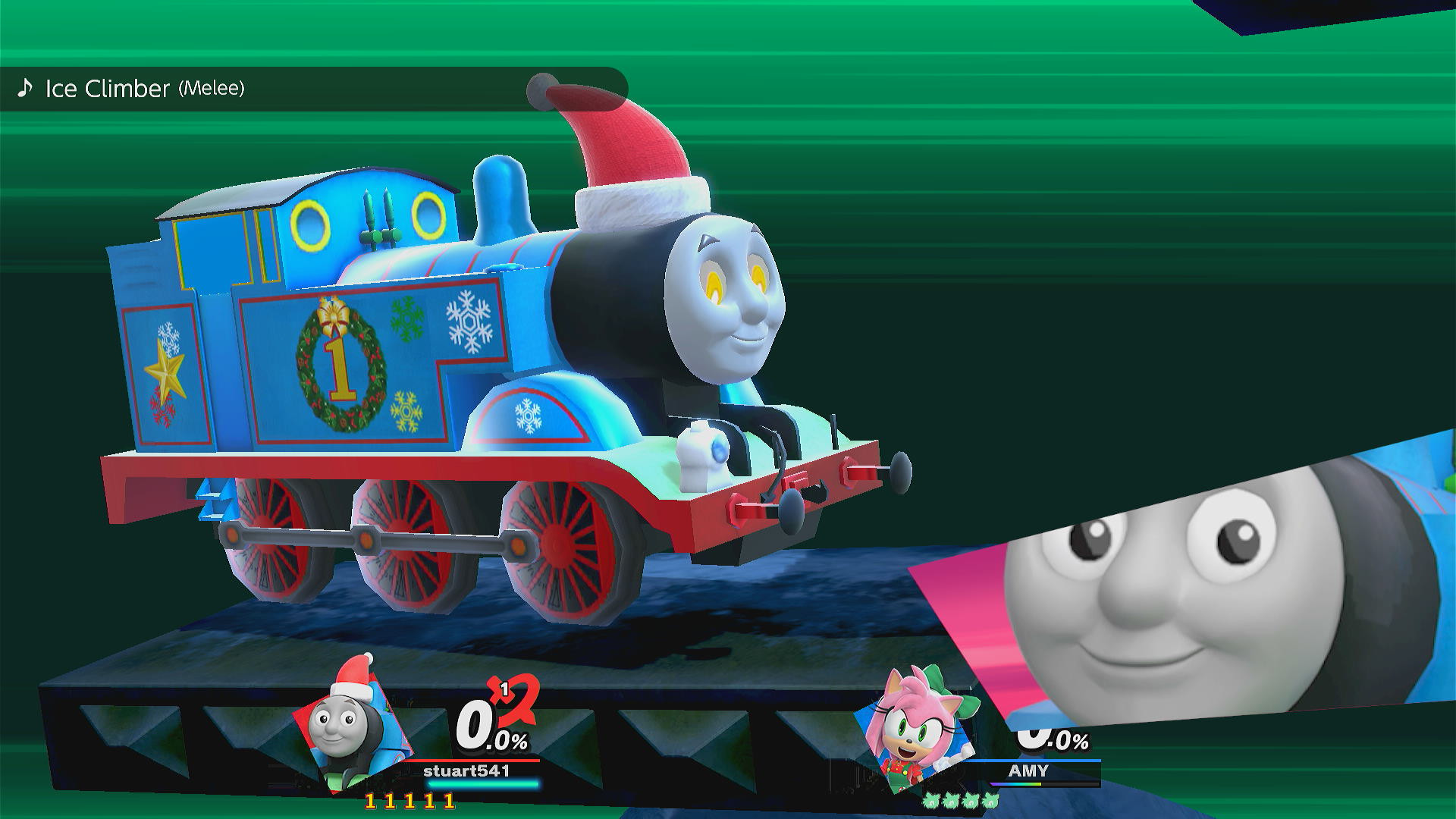Toggle the white snowflake decal on Thomas's boiler
Image resolution: width=1456 pixels, height=819 pixels.
click(x=469, y=321)
